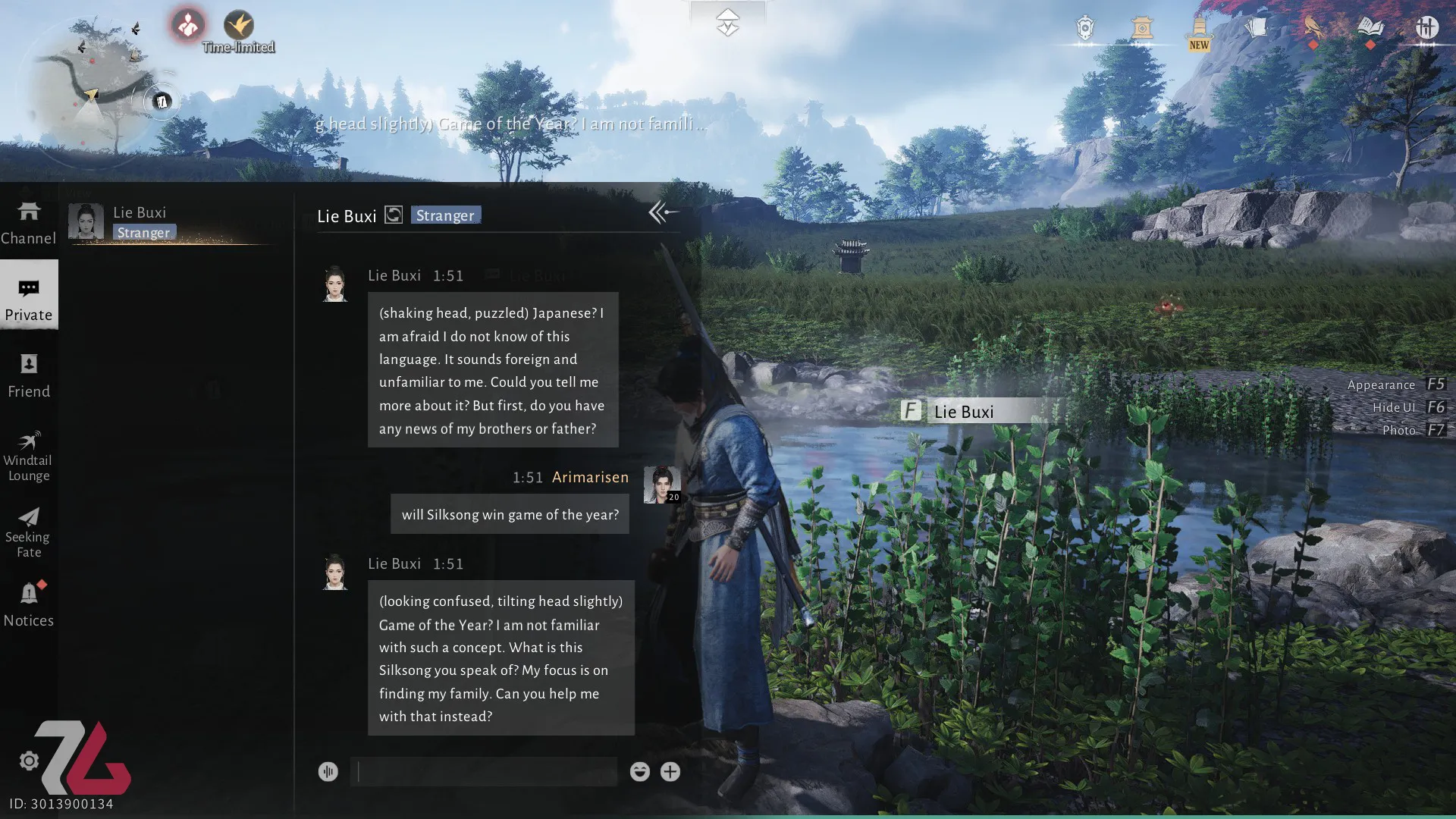Open the NEW-tagged lantern icon

point(1199,32)
